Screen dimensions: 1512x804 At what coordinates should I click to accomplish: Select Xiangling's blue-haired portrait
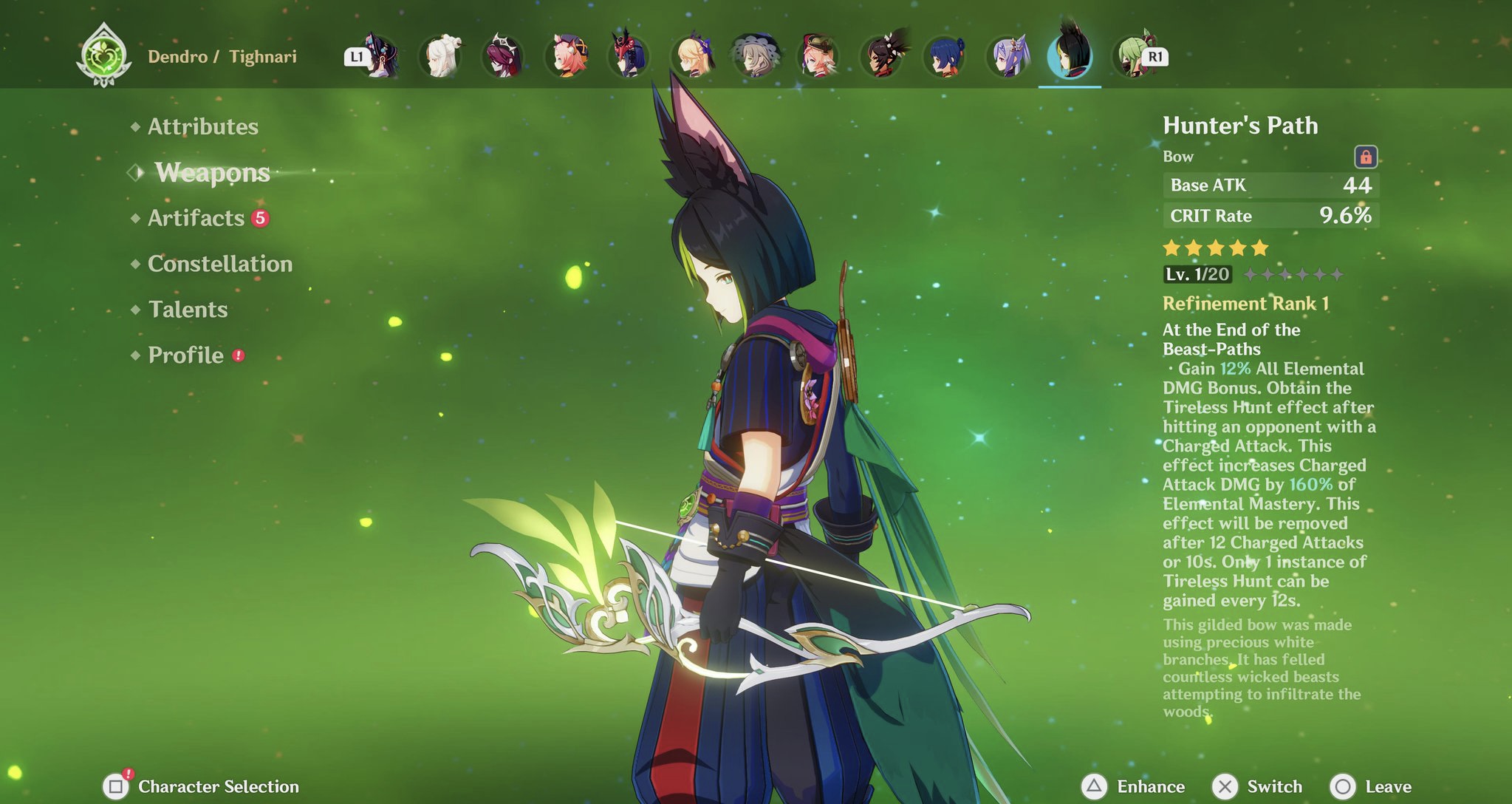point(945,56)
